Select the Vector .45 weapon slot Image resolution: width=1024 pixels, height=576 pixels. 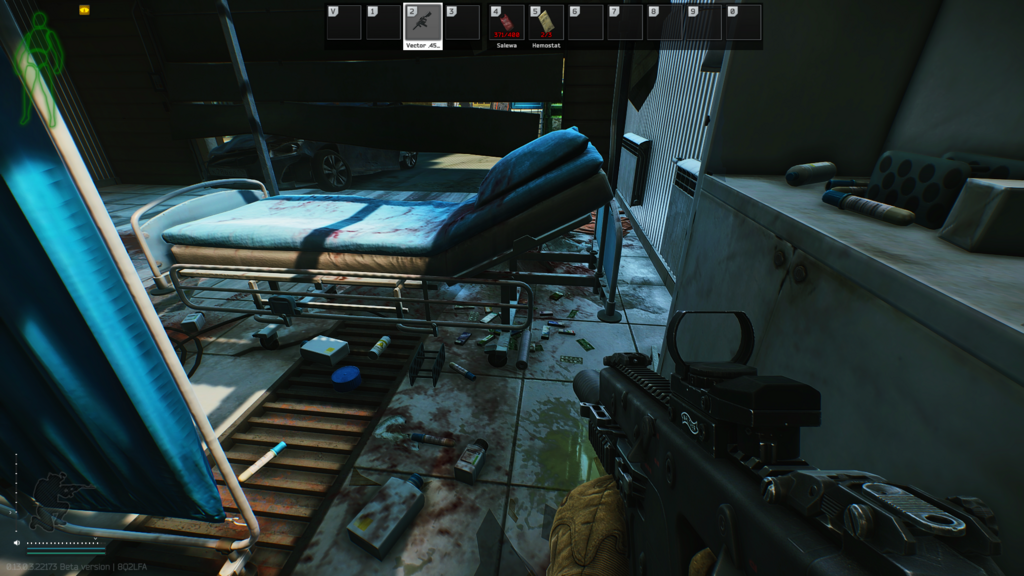[x=422, y=22]
